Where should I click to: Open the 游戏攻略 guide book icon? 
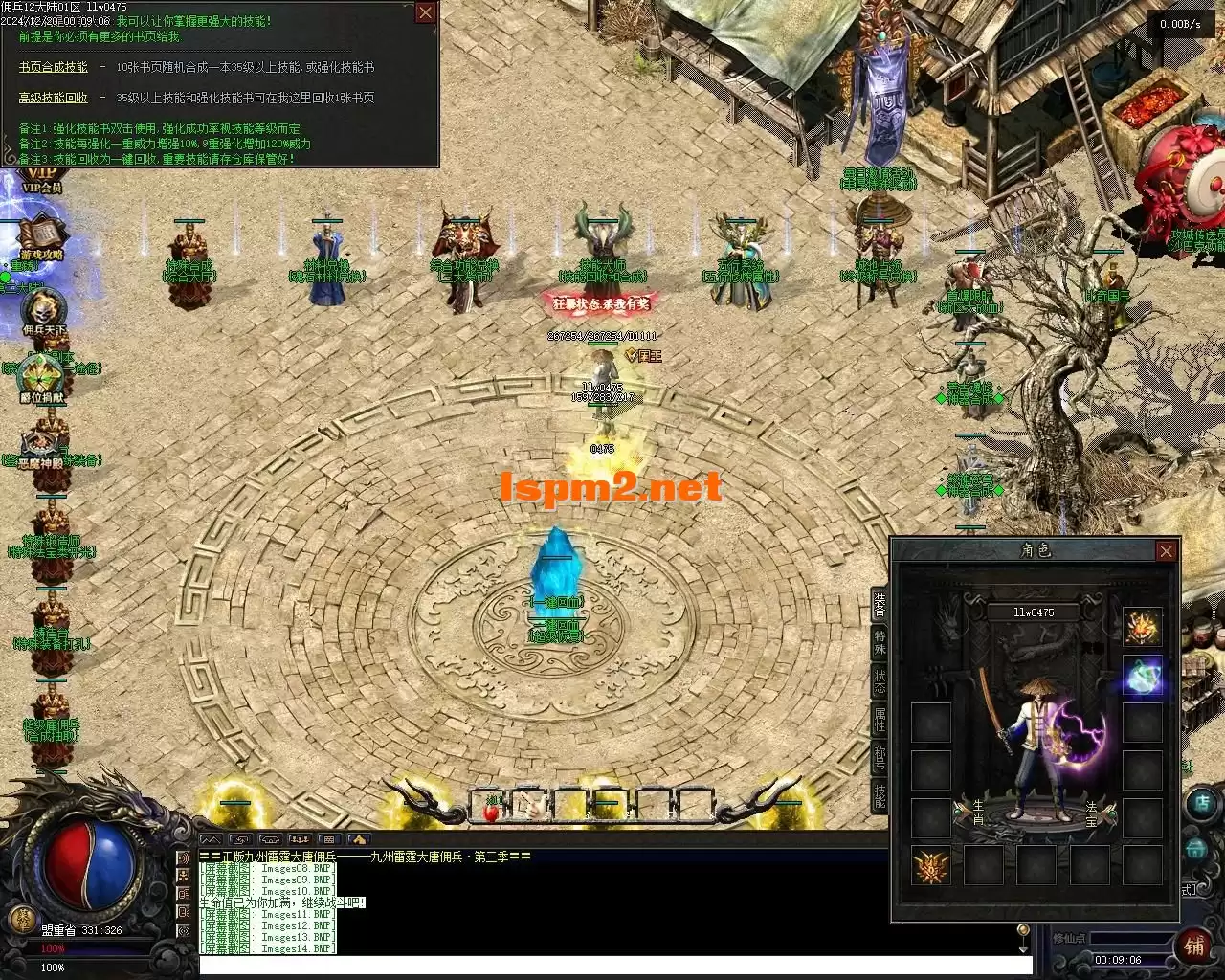coord(41,235)
